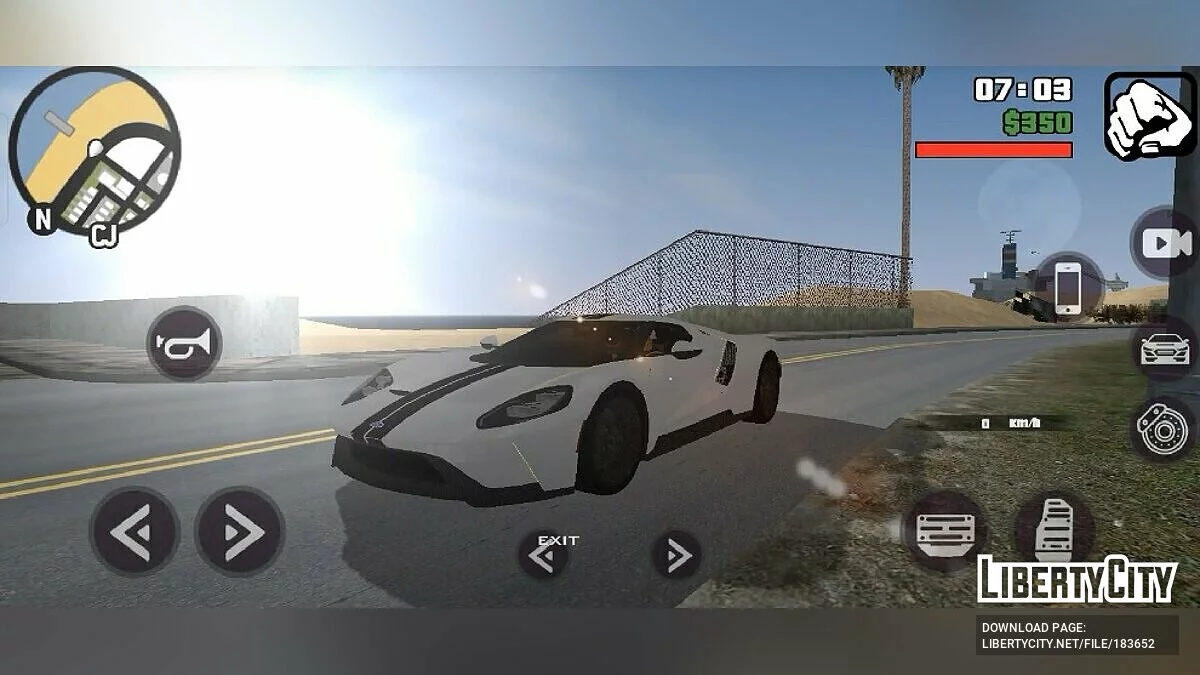
Task: Tap the small right arrow beside EXIT
Action: tap(676, 555)
